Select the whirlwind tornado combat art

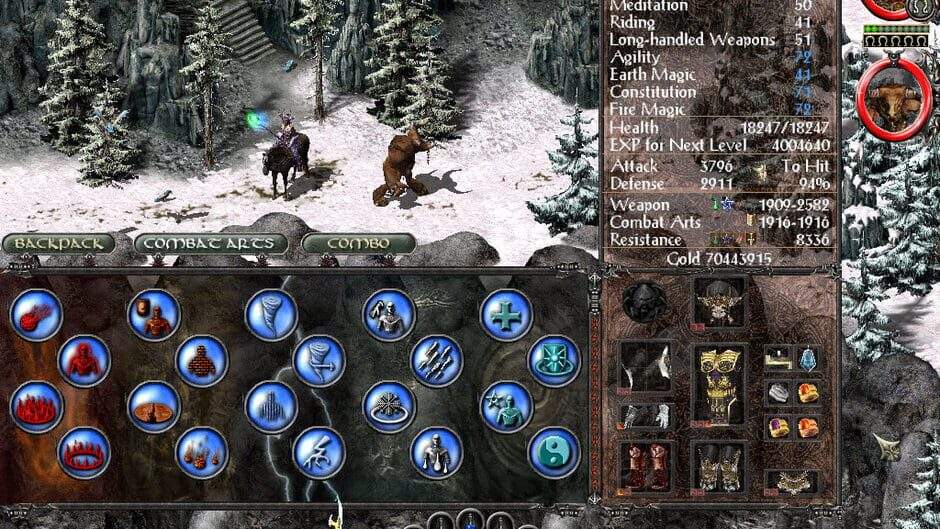[x=271, y=315]
